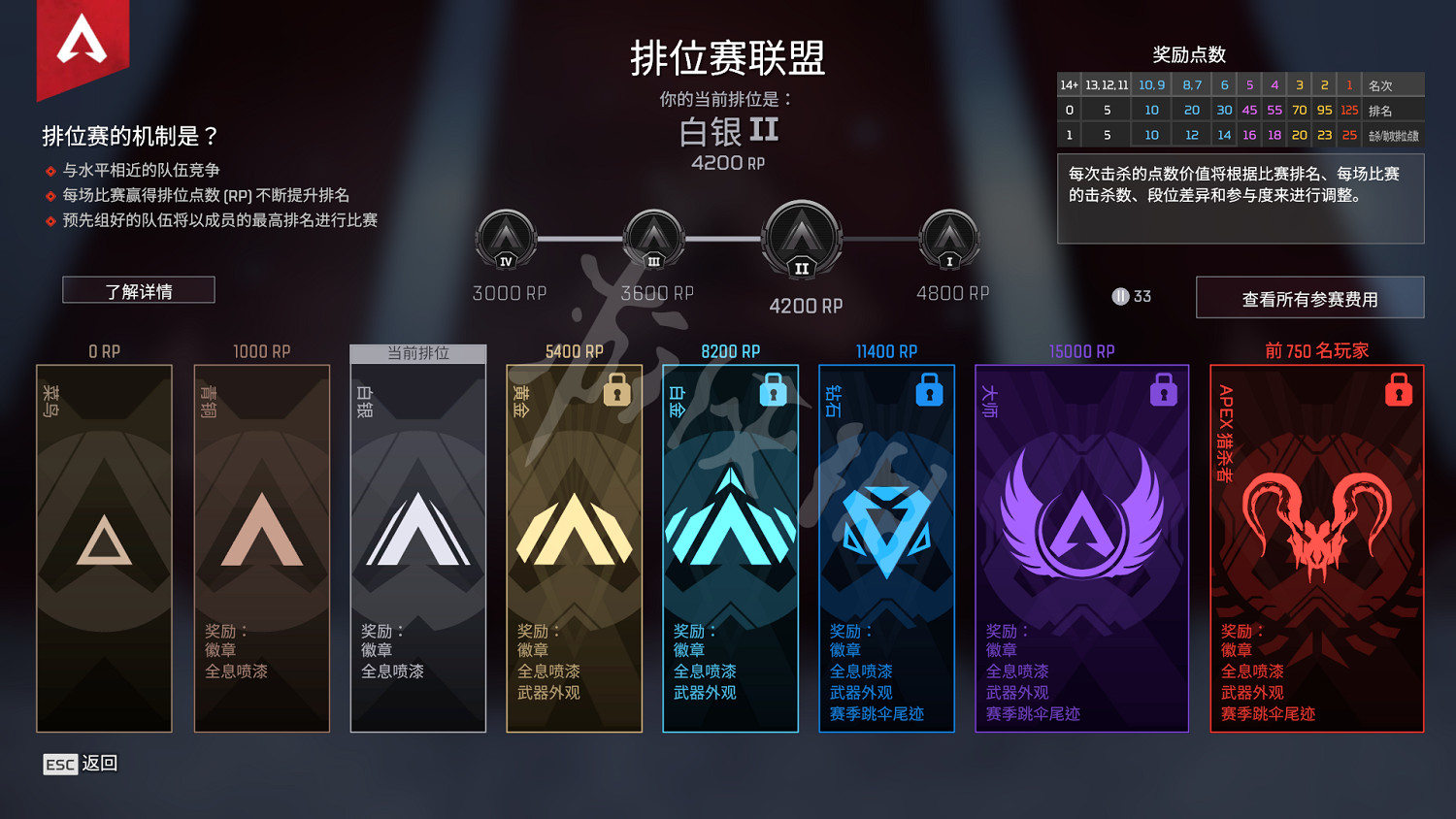The width and height of the screenshot is (1456, 819).
Task: Click the 赛季跳伞尾迹 reward text on Diamond card
Action: coord(877,713)
